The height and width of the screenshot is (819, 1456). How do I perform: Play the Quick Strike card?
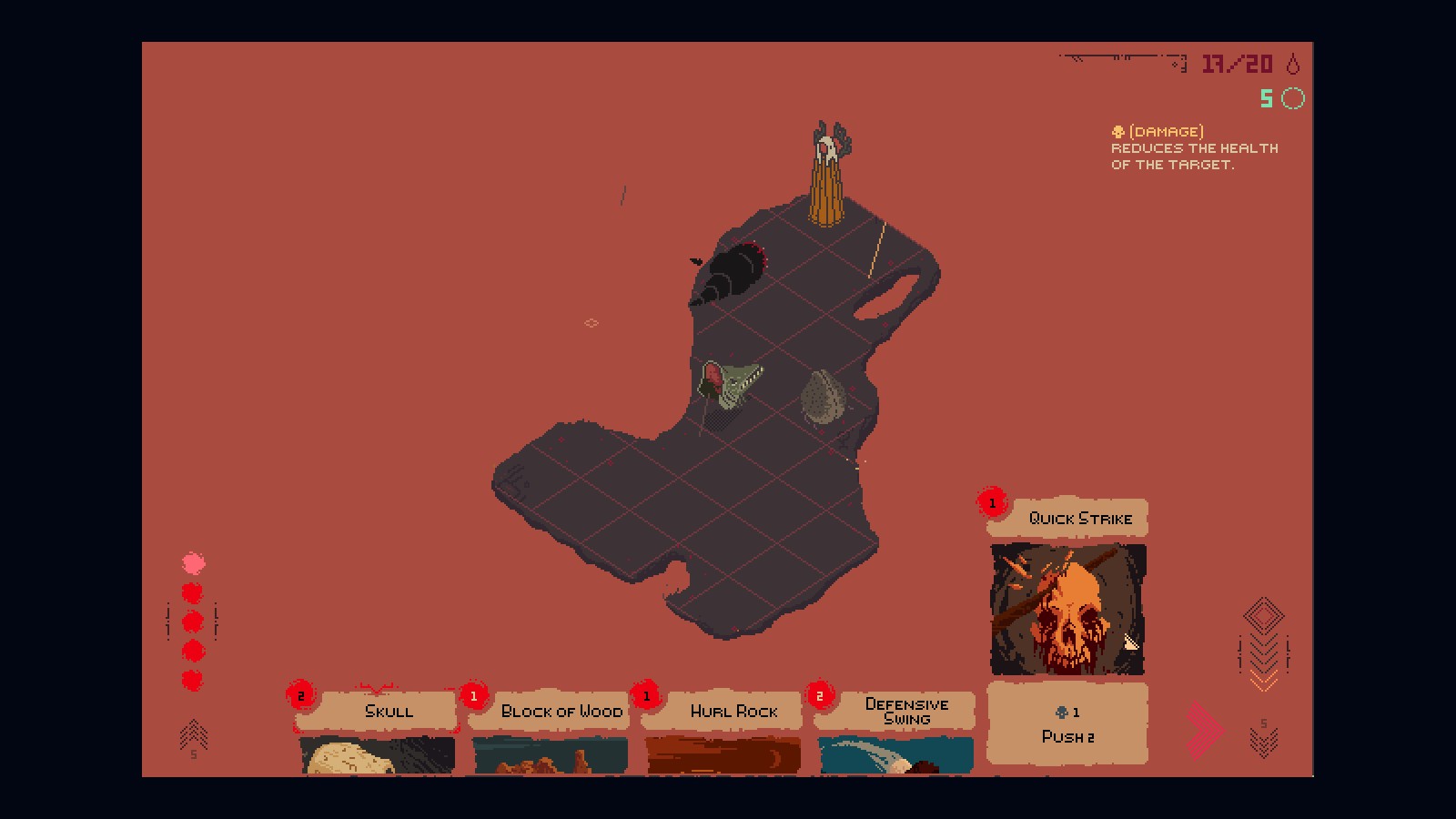1067,610
